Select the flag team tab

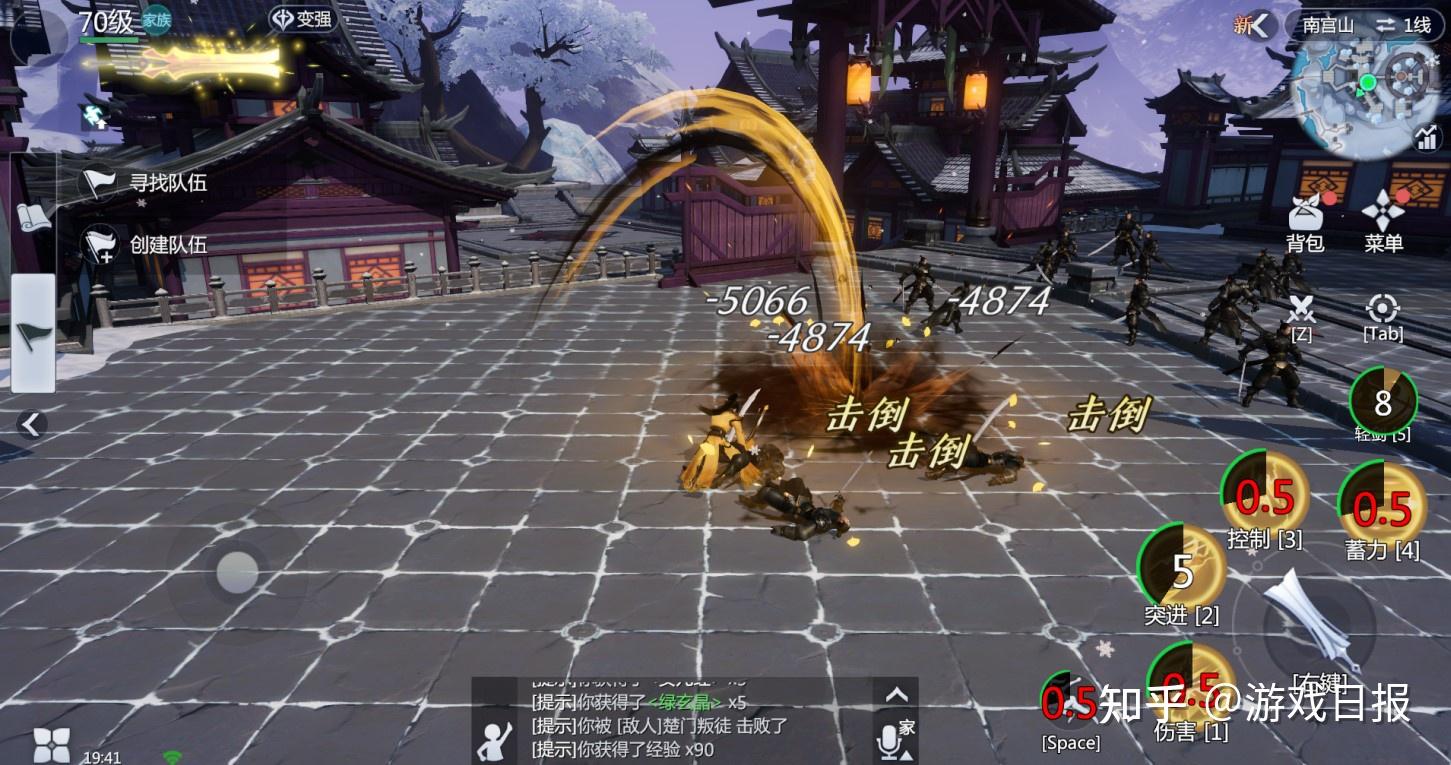(x=33, y=333)
